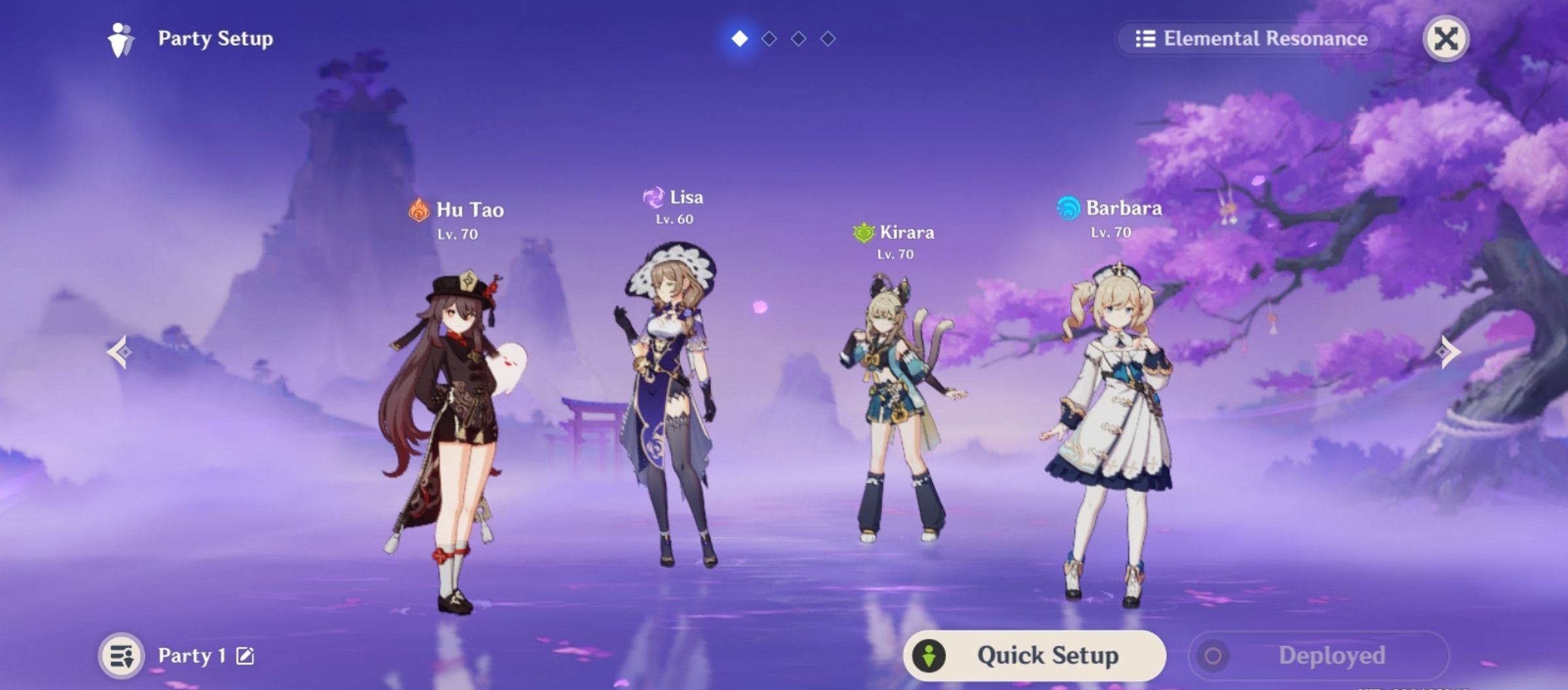This screenshot has width=1568, height=690.
Task: Select the second page indicator diamond
Action: coord(769,39)
